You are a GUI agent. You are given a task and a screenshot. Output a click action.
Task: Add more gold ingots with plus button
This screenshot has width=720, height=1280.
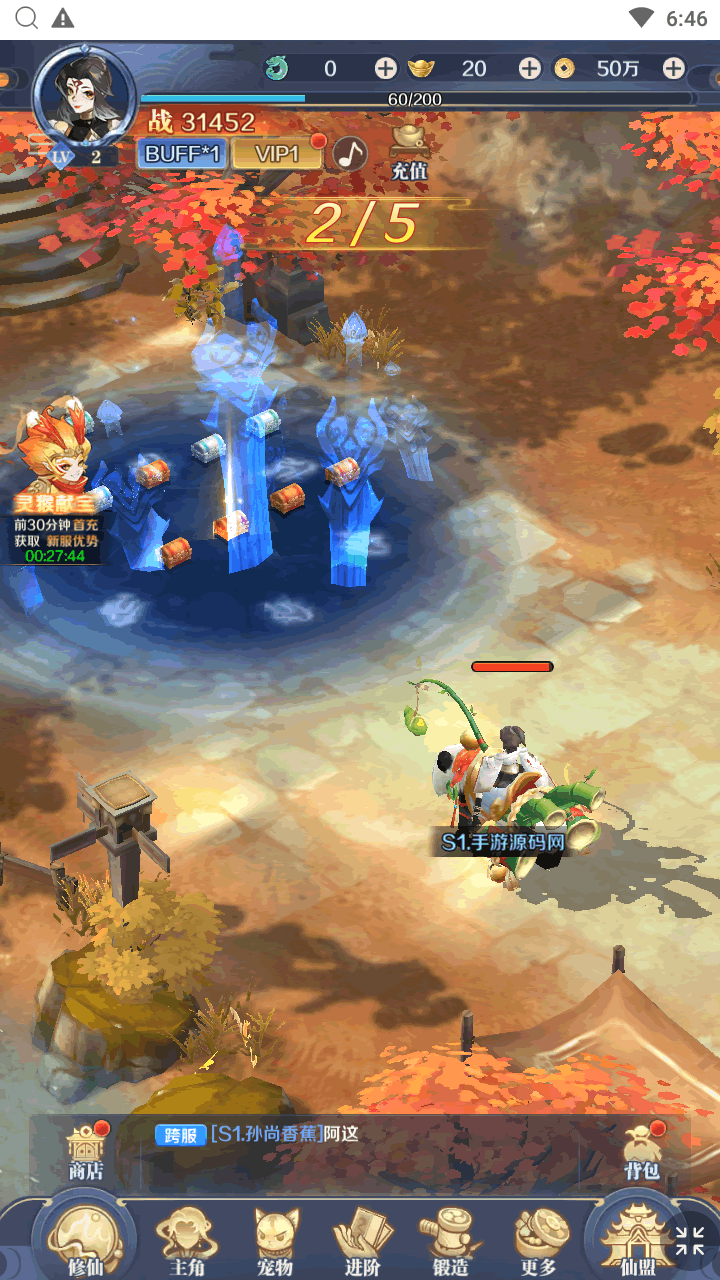(529, 68)
